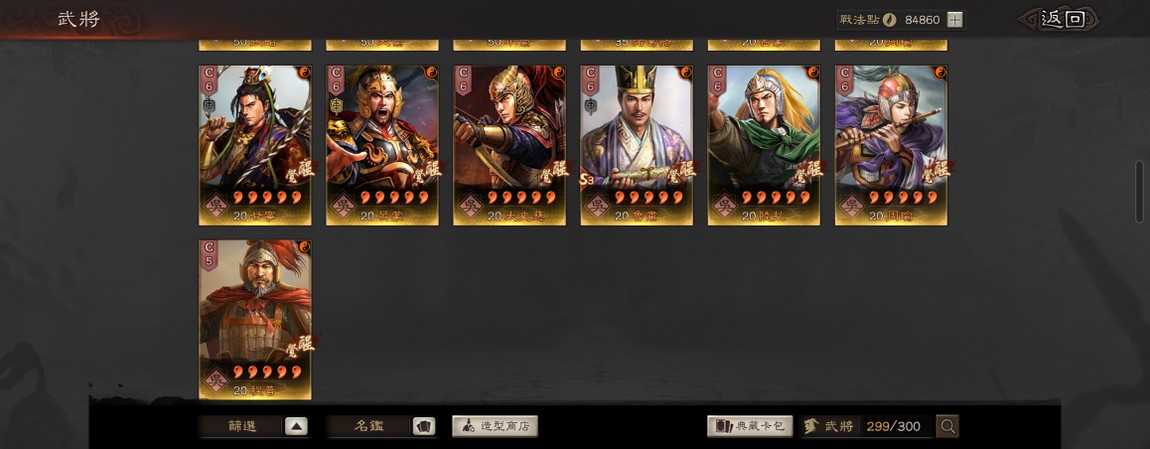Choose the 程普 general card

pos(255,319)
